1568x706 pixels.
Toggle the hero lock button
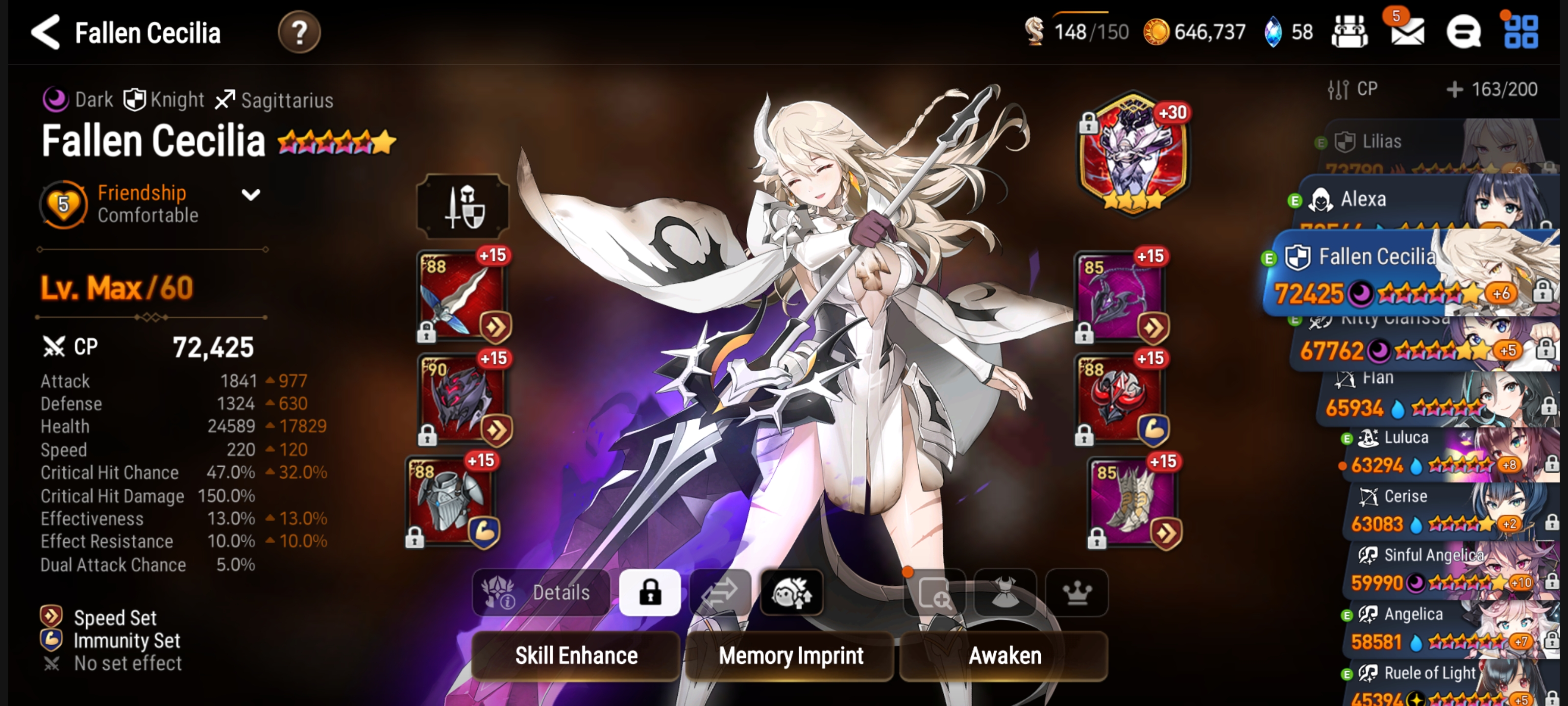point(649,592)
